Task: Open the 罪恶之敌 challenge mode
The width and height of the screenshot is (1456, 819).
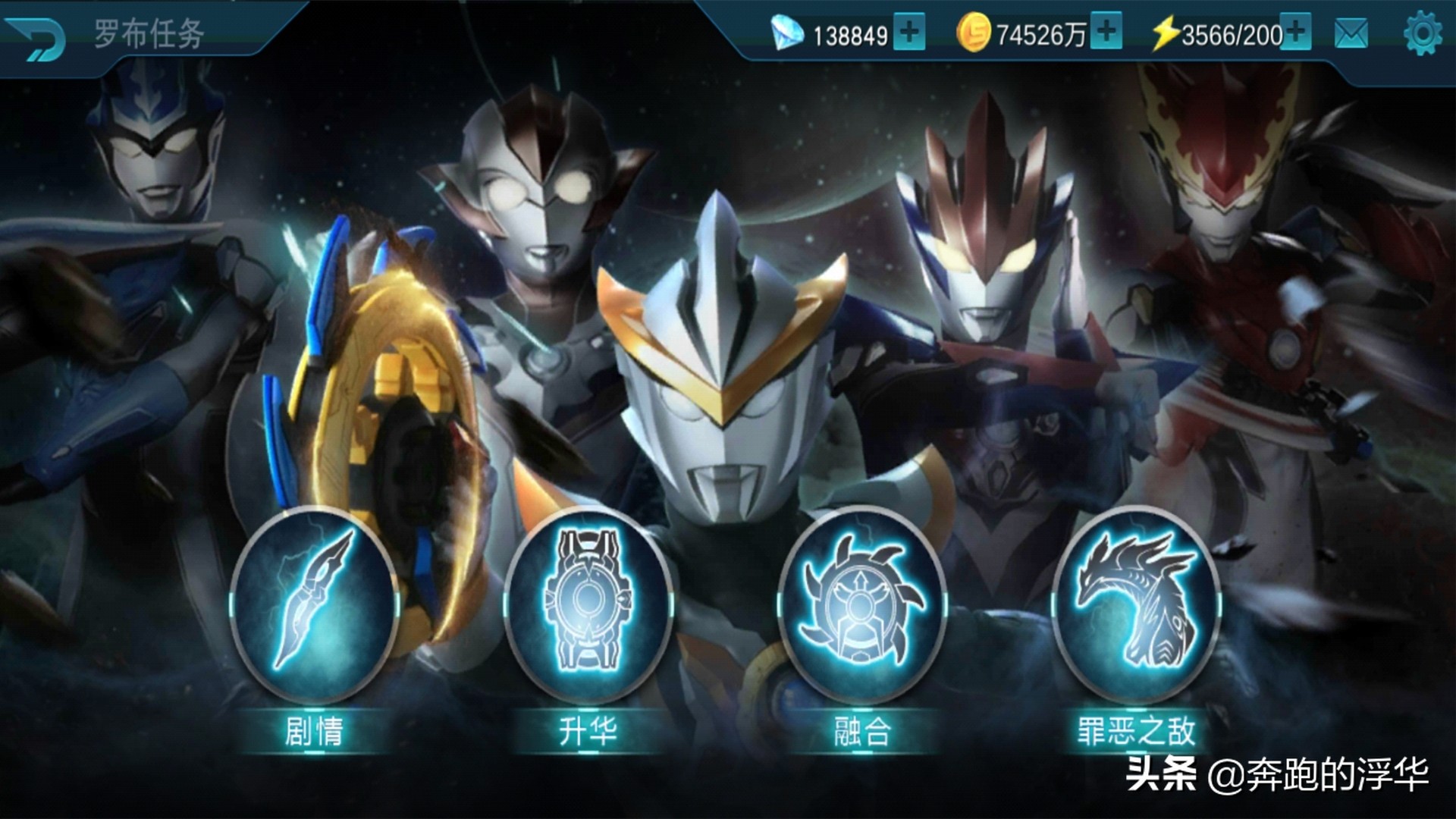Action: click(x=1135, y=605)
